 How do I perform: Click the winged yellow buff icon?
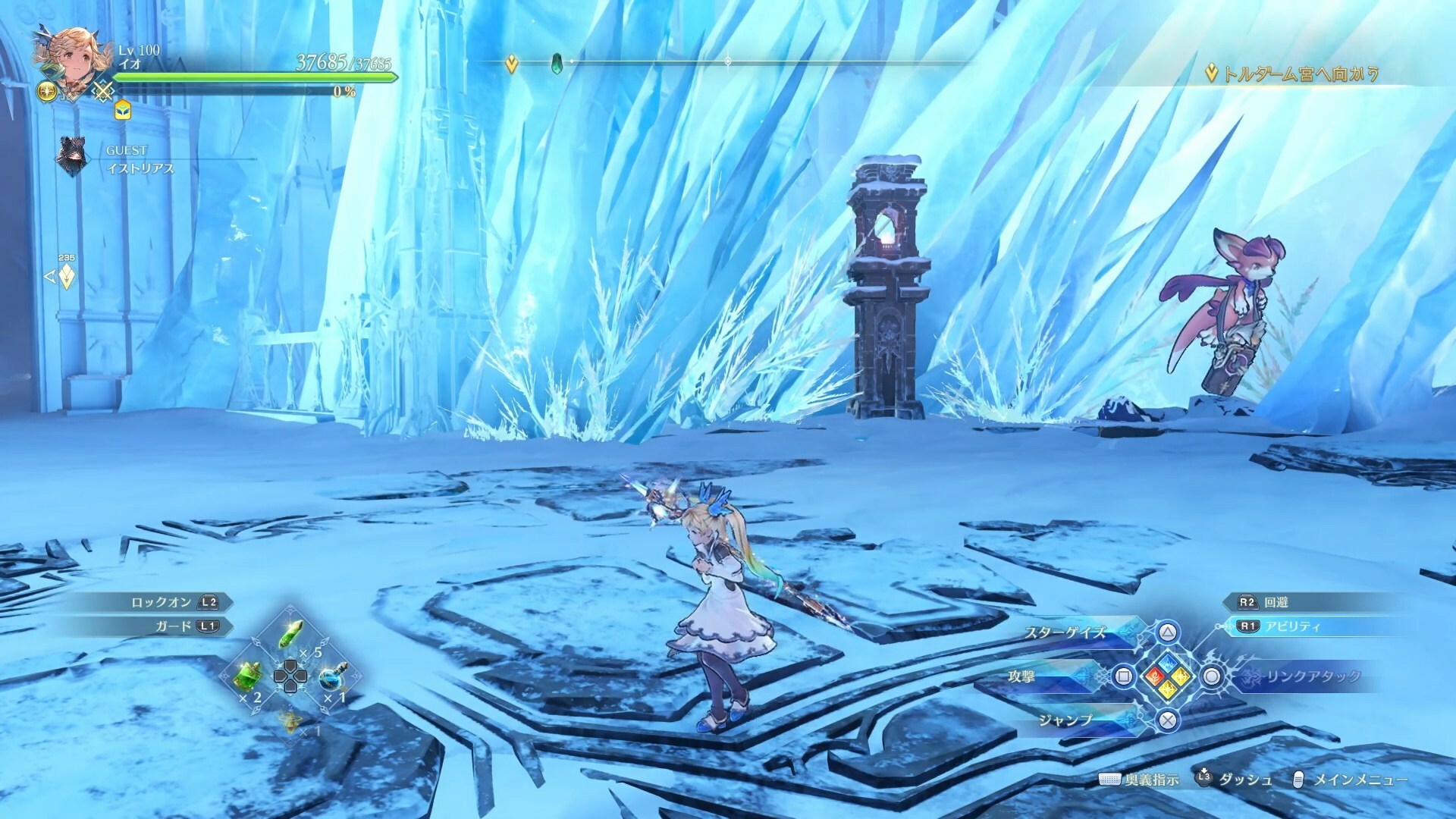tap(47, 91)
